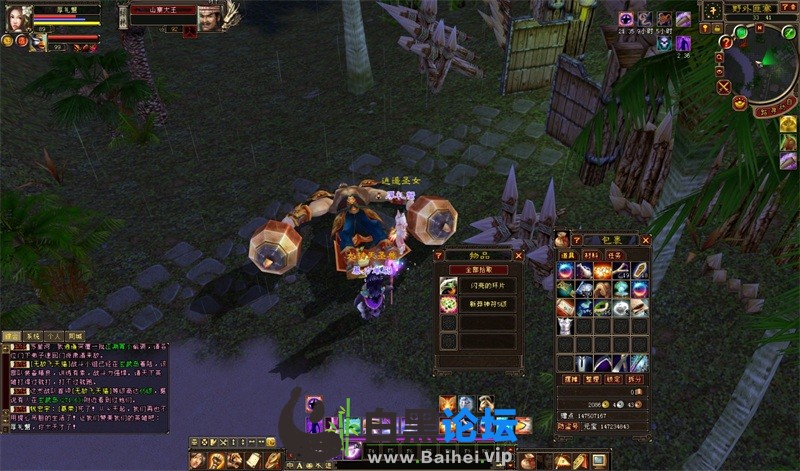Open the 任务 tab in the bag
The width and height of the screenshot is (800, 471).
click(x=615, y=255)
